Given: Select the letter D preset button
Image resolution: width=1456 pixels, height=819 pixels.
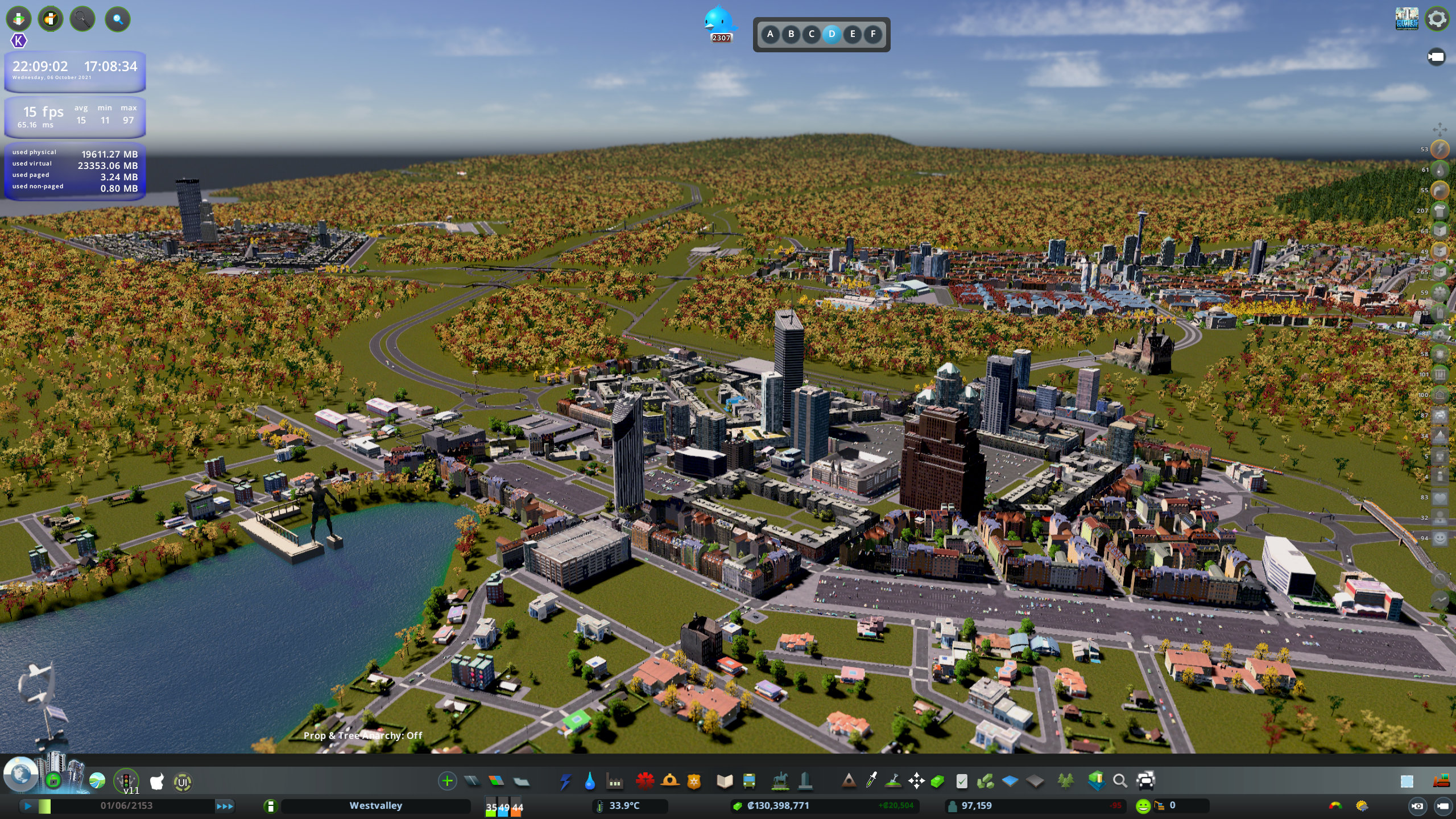Looking at the screenshot, I should coord(832,34).
